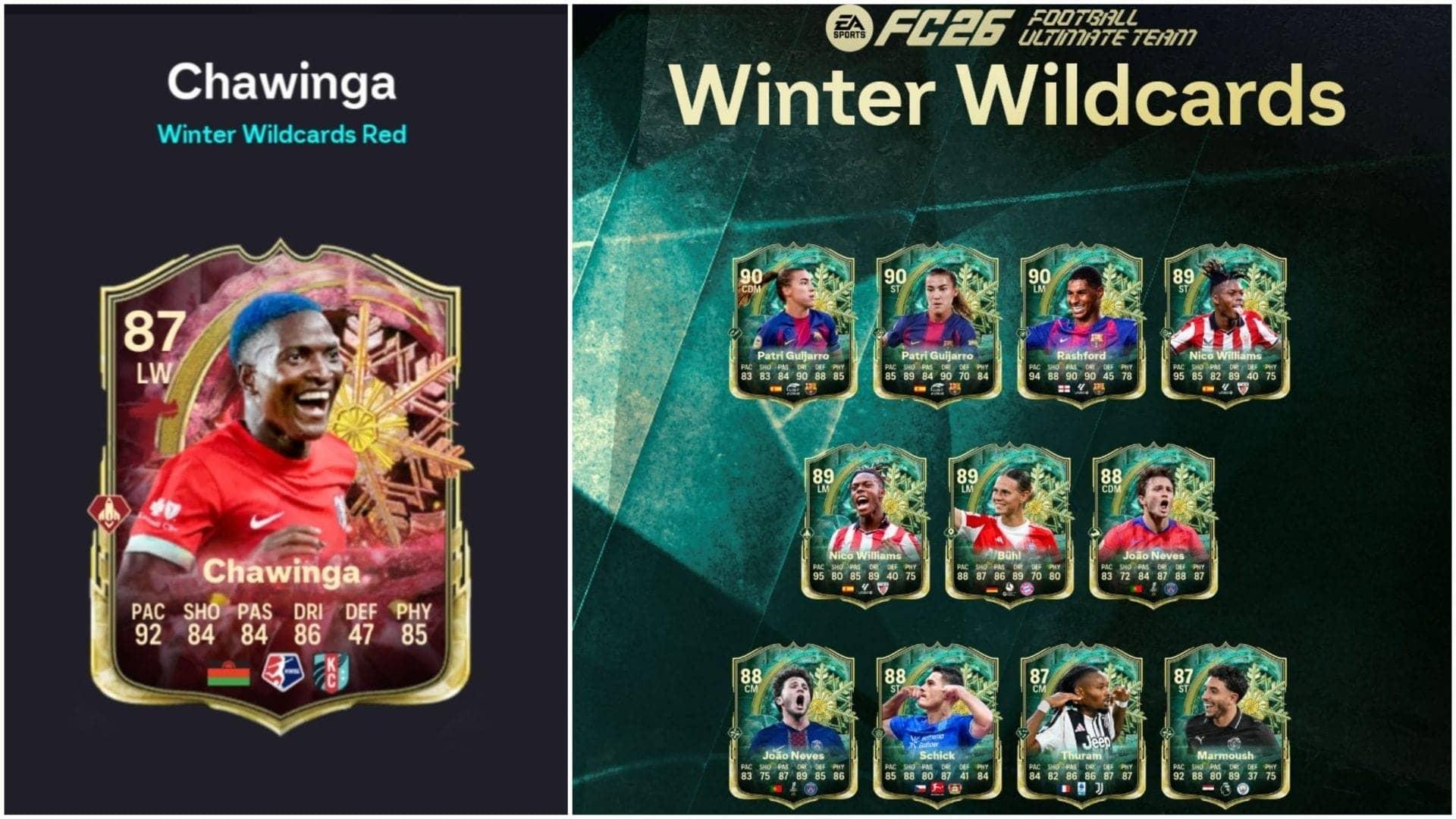Select the Premier League logo on Marmoush's card
This screenshot has width=1456, height=819.
[x=1225, y=787]
